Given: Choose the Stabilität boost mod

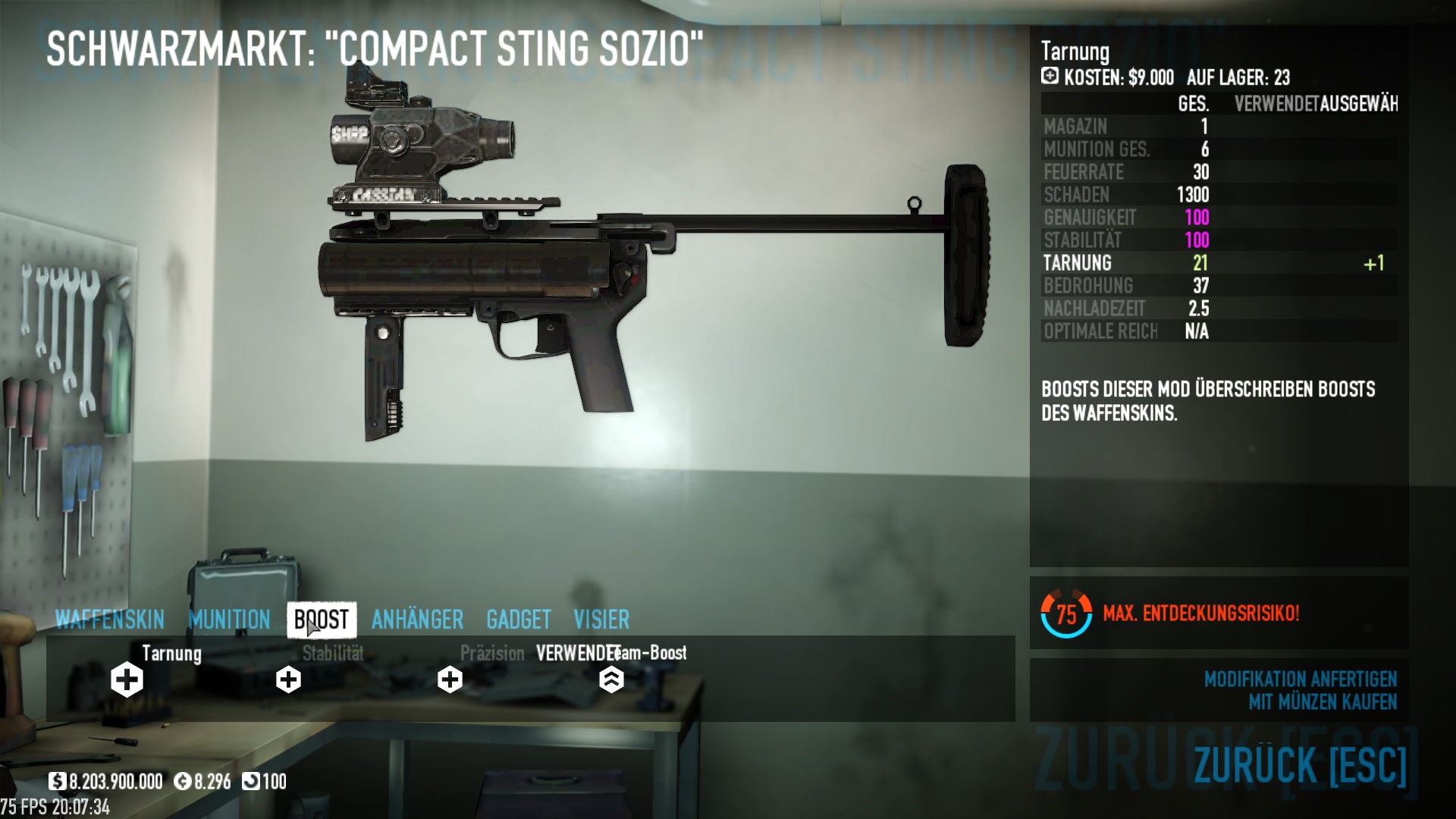Looking at the screenshot, I should click(288, 679).
